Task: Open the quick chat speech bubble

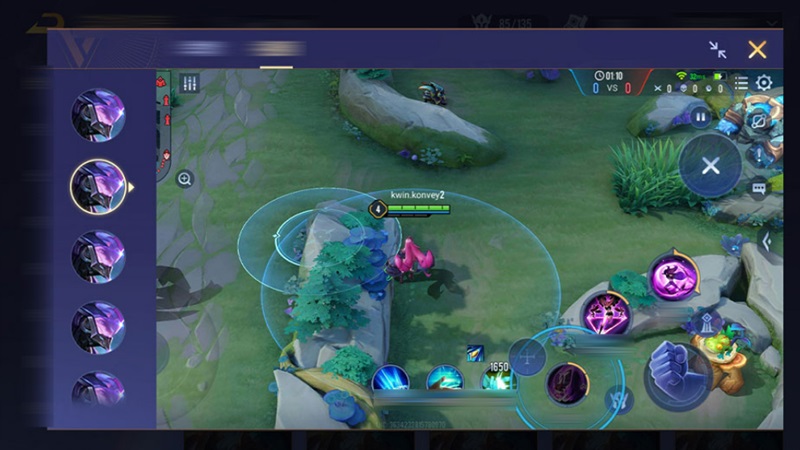Action: coord(759,186)
